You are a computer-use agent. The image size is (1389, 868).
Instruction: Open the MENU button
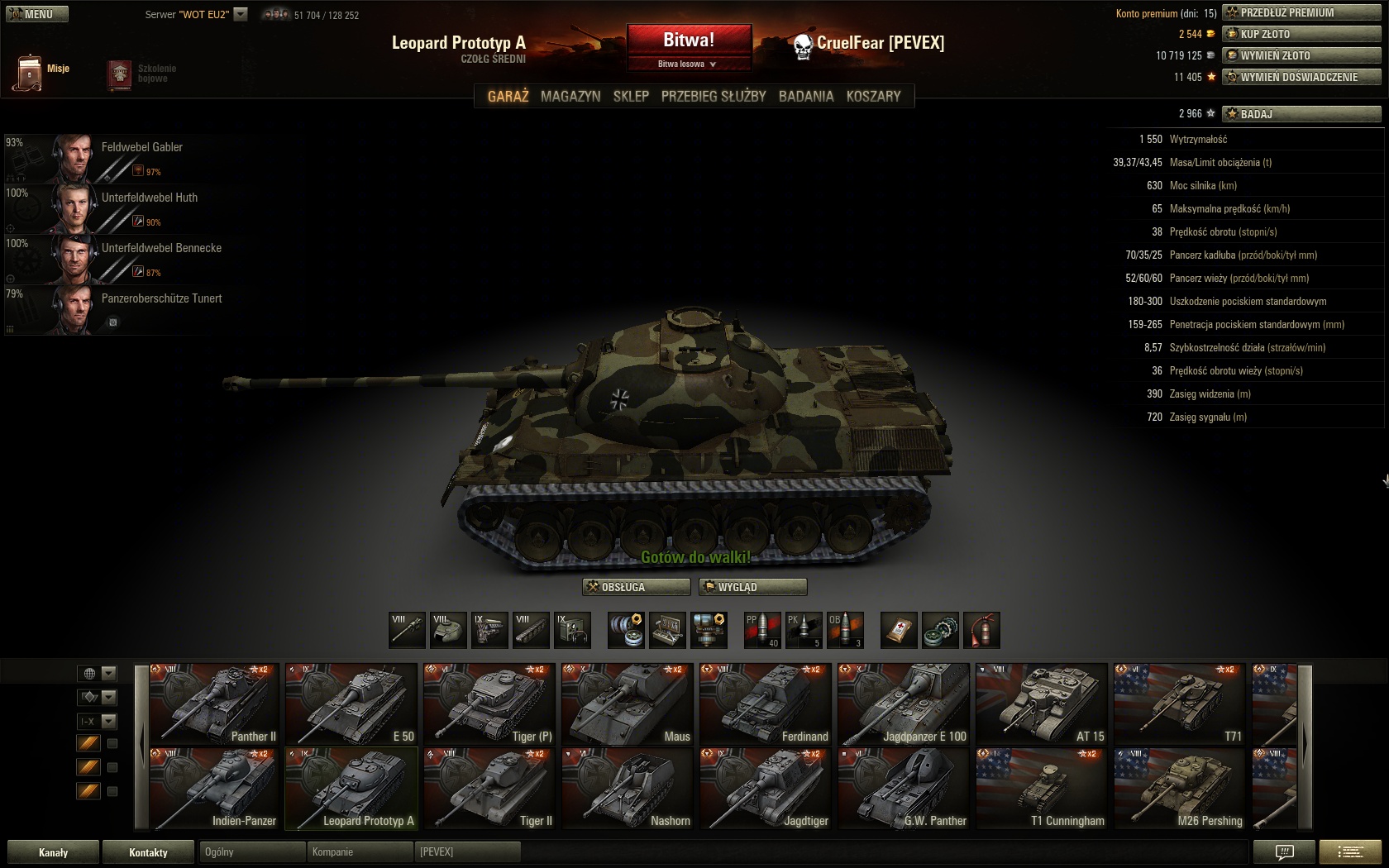37,14
